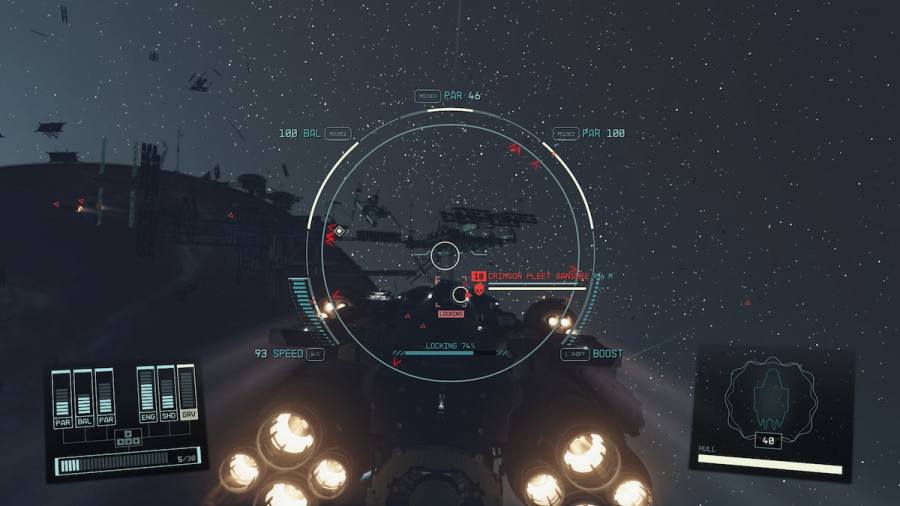Viewport: 900px width, 506px height.
Task: Select the ENG engine power column
Action: click(146, 396)
